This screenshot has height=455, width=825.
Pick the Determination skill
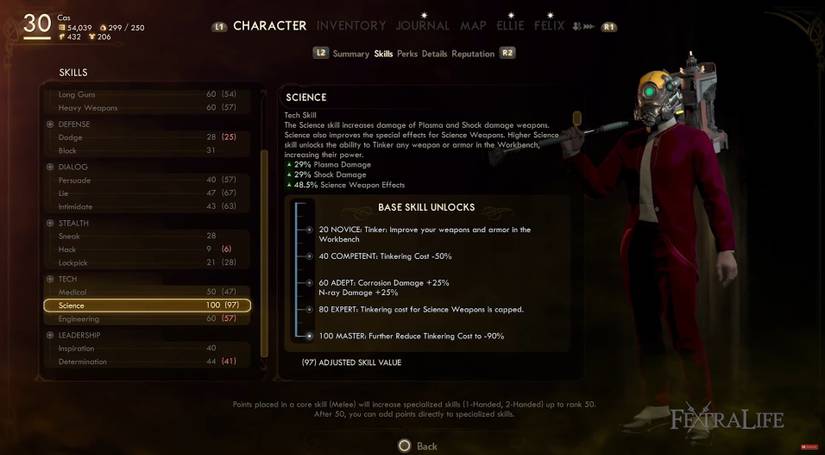146,362
